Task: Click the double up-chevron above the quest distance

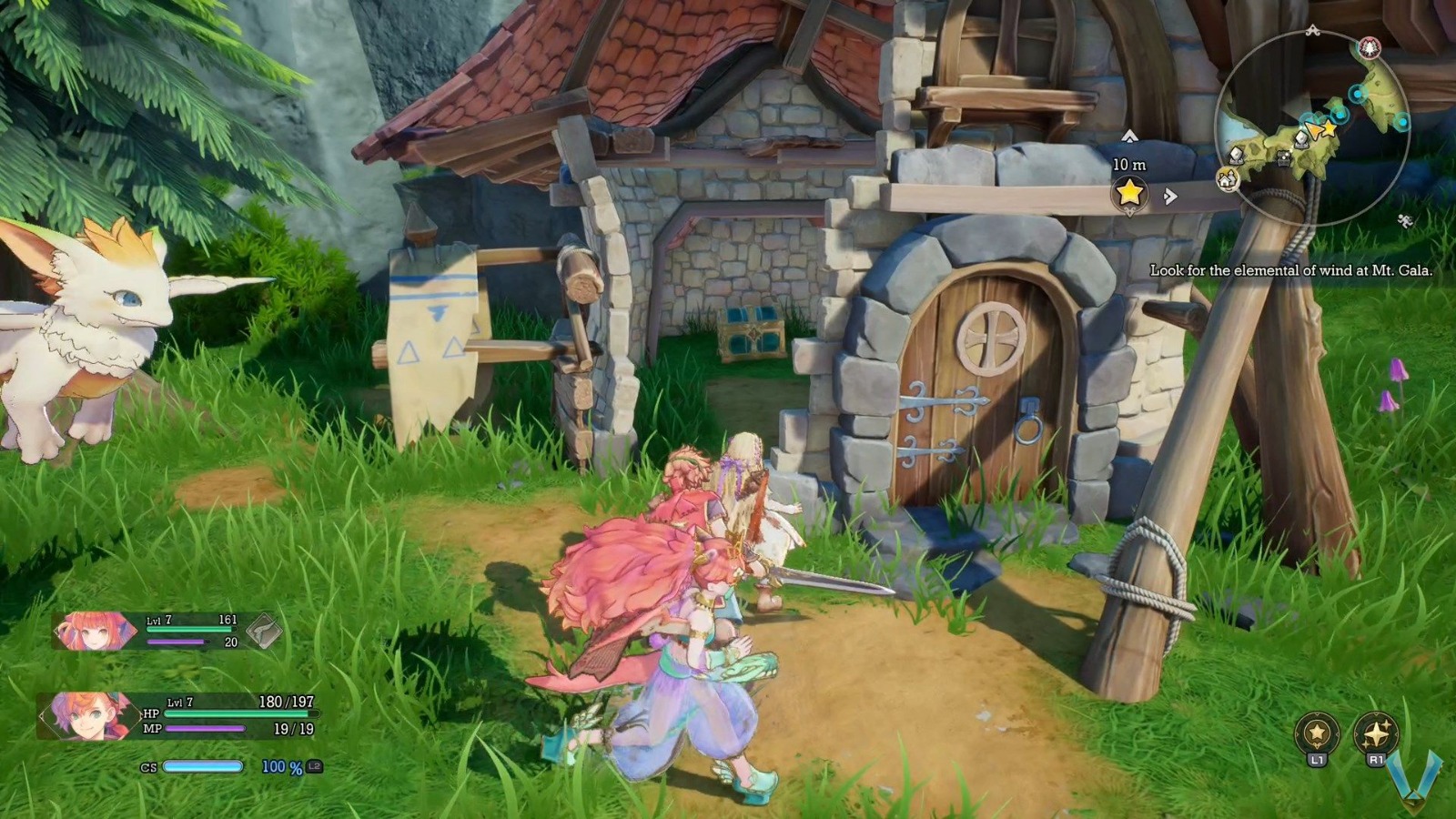Action: (1129, 136)
